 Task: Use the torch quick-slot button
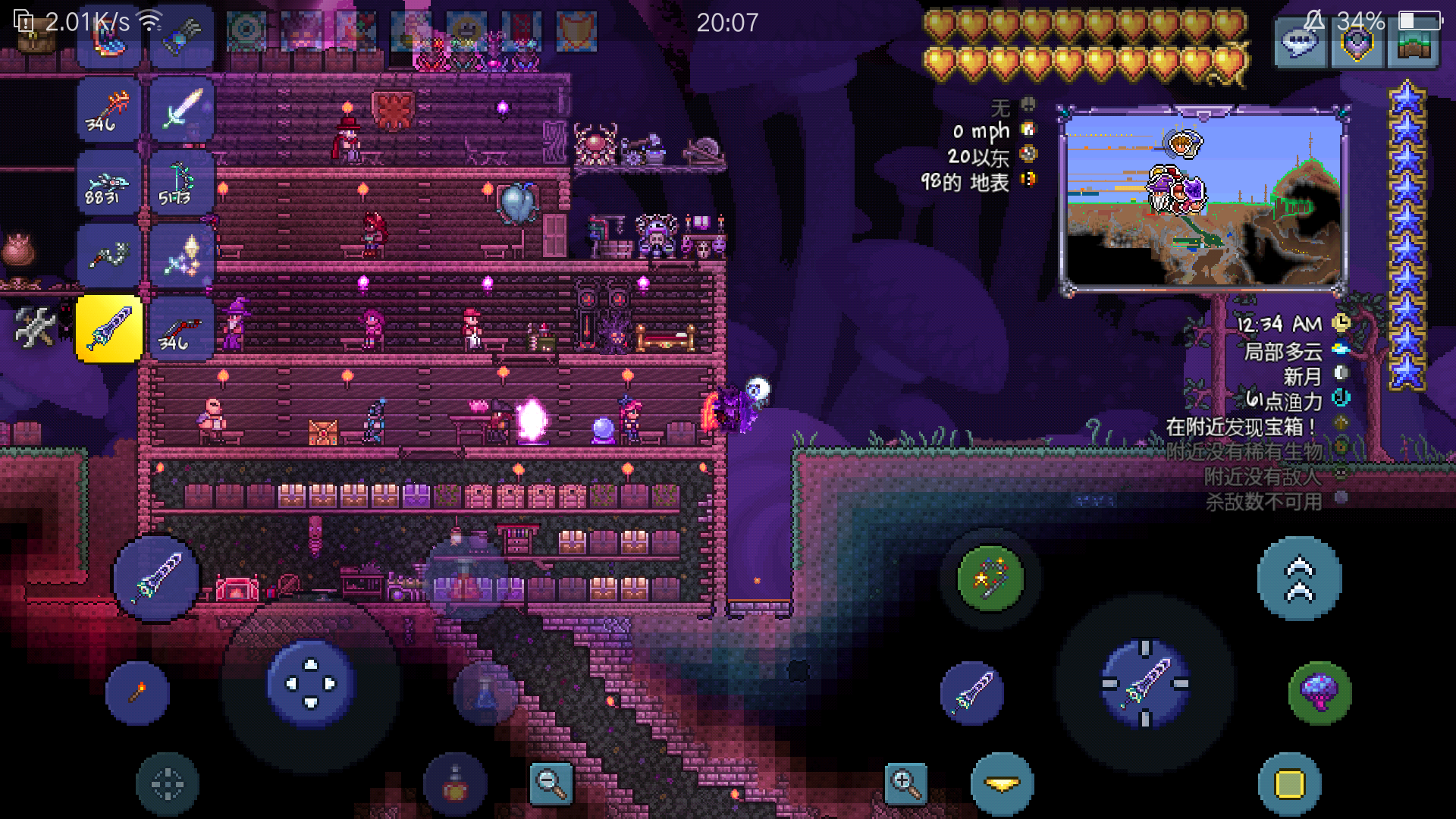[x=137, y=692]
